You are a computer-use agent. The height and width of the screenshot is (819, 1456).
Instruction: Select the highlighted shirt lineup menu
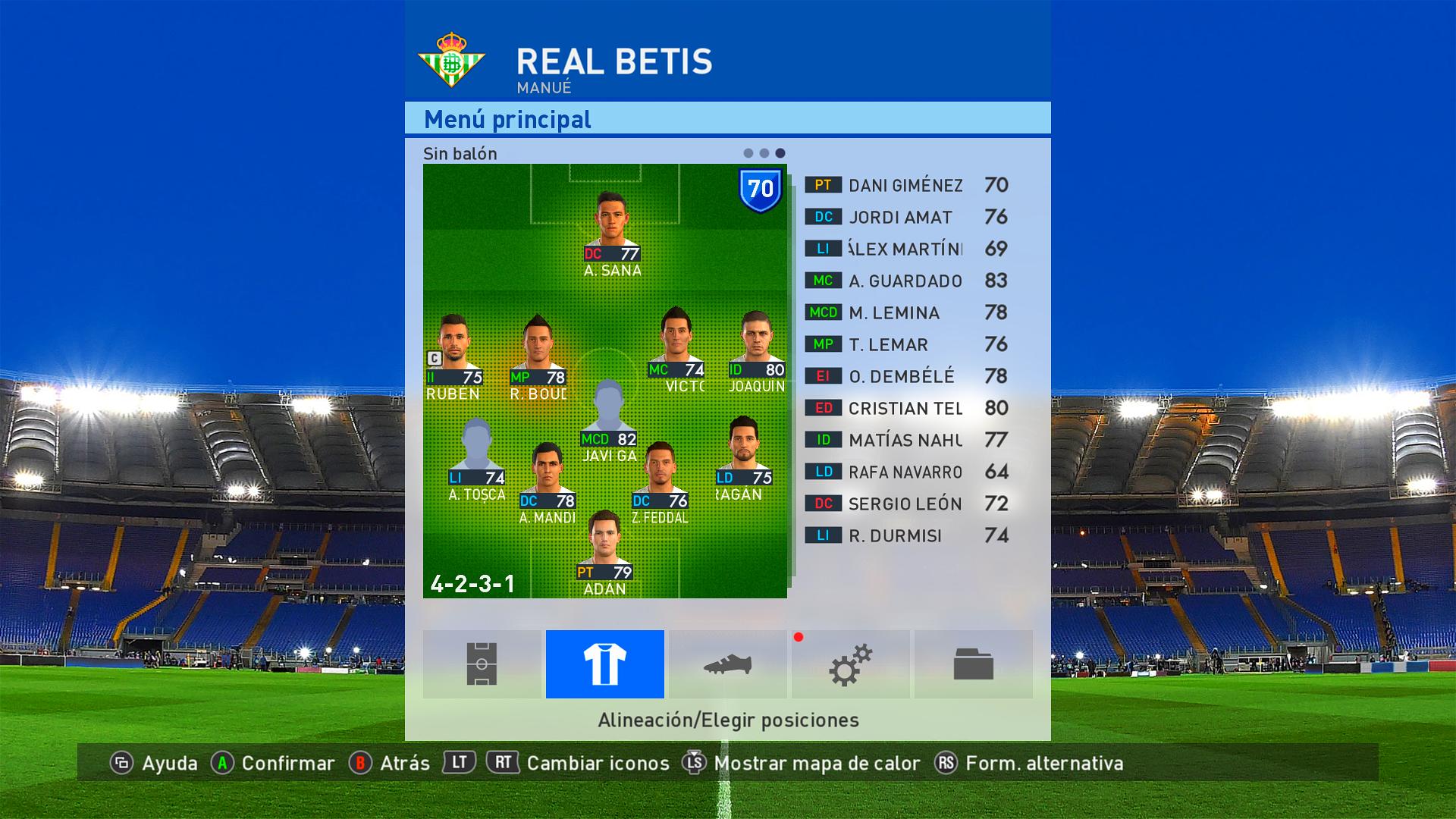[604, 664]
